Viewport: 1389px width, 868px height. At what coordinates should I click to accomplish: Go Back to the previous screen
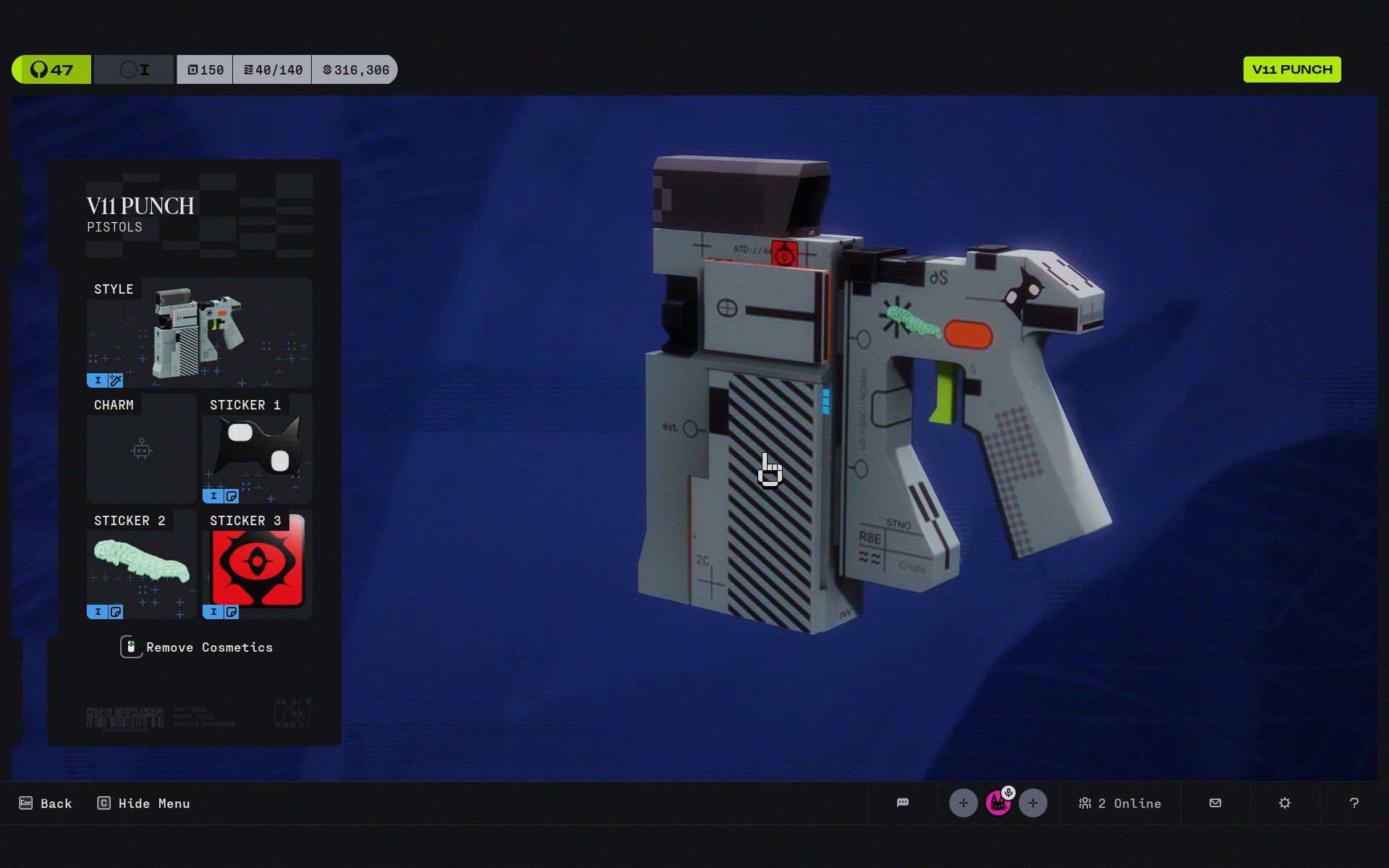tap(46, 804)
